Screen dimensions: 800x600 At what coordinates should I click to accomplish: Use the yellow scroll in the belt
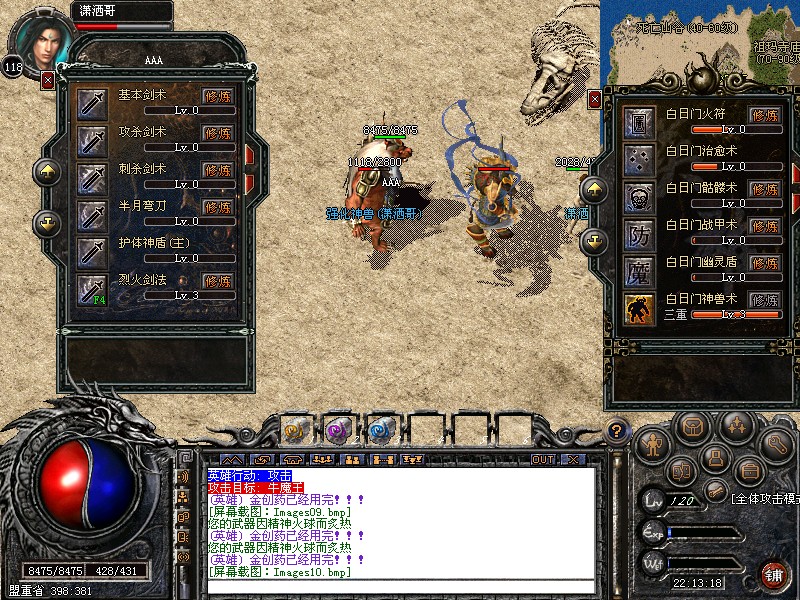pyautogui.click(x=294, y=431)
